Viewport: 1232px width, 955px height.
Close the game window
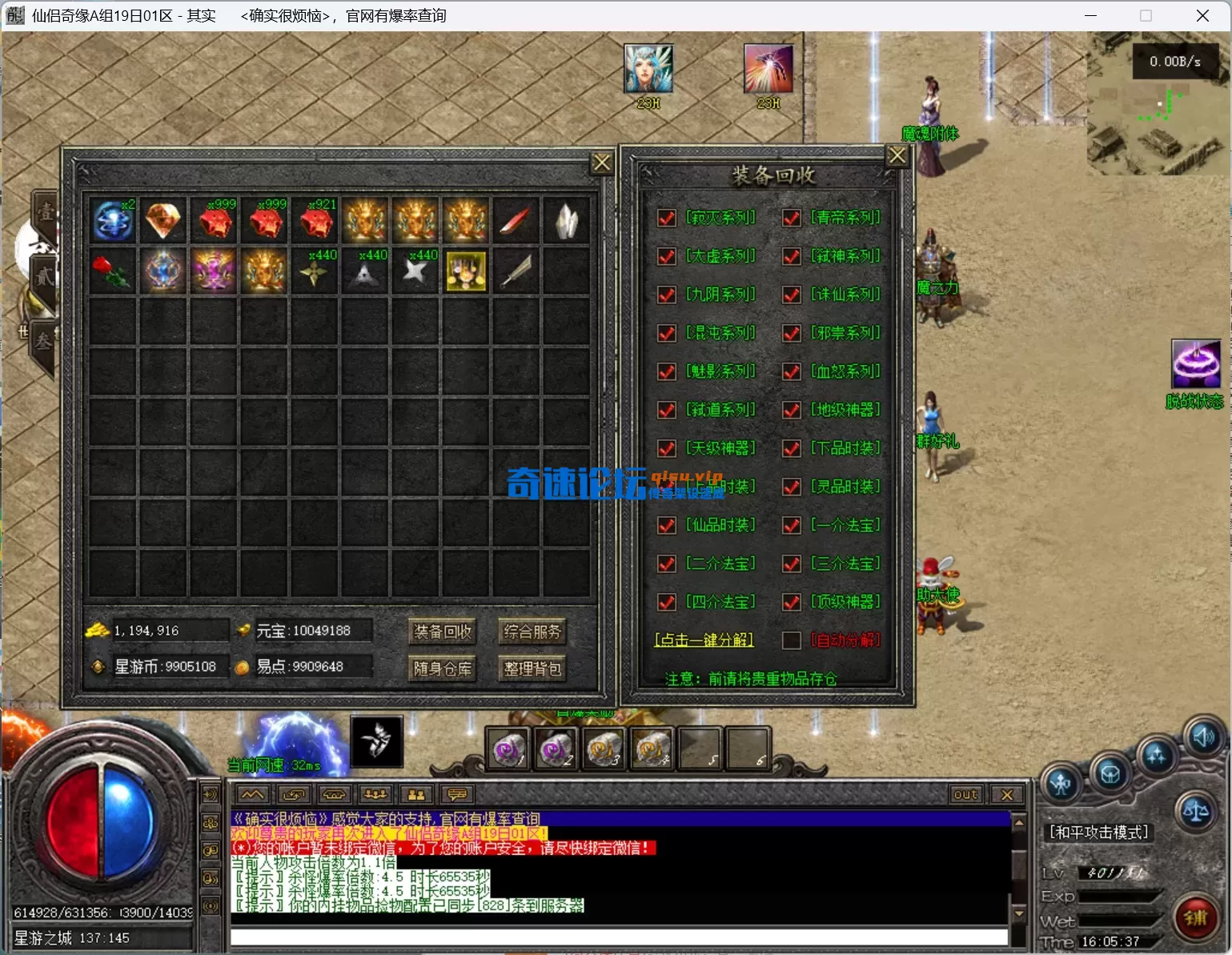click(x=1202, y=16)
